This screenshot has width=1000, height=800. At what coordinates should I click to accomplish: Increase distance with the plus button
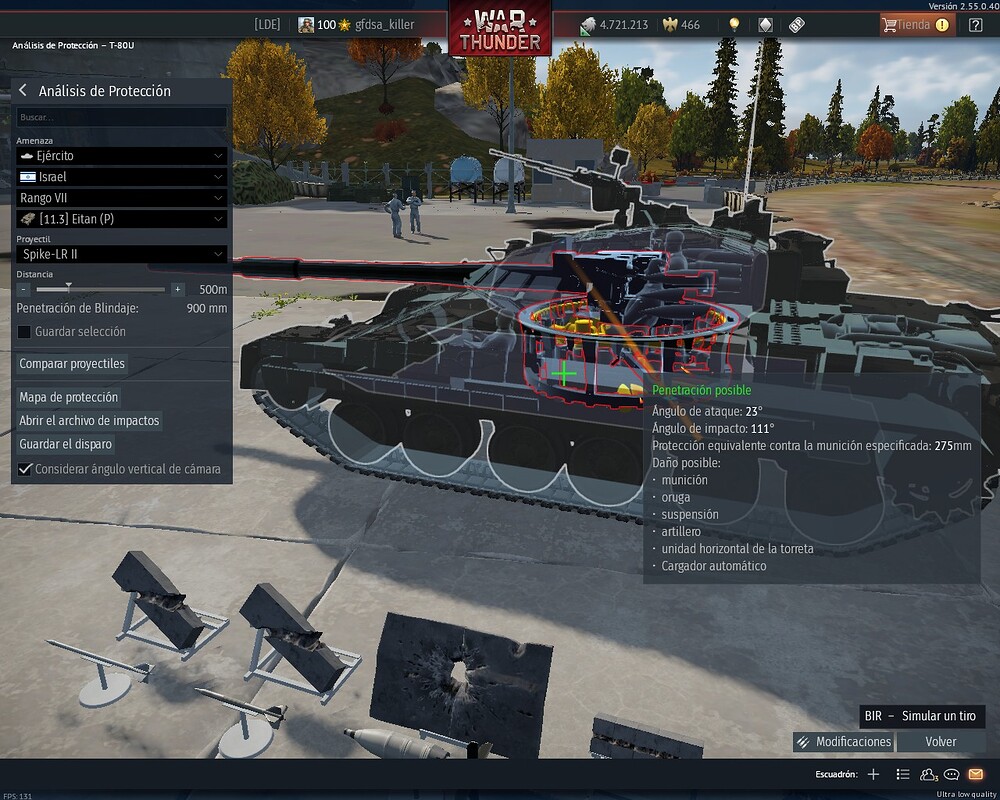coord(178,289)
